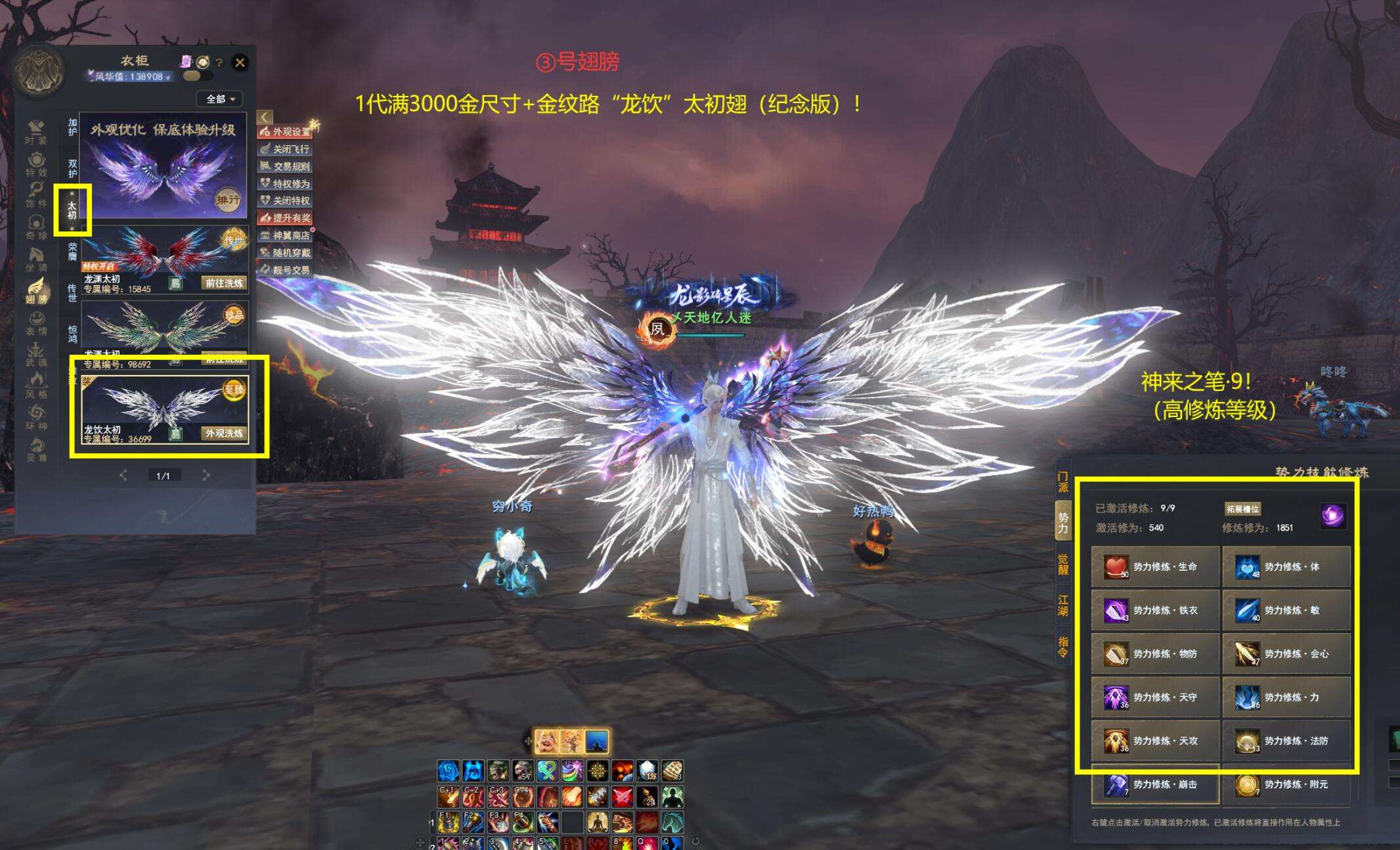The image size is (1400, 850).
Task: Select the 太初 wings sub-tab
Action: tap(72, 210)
